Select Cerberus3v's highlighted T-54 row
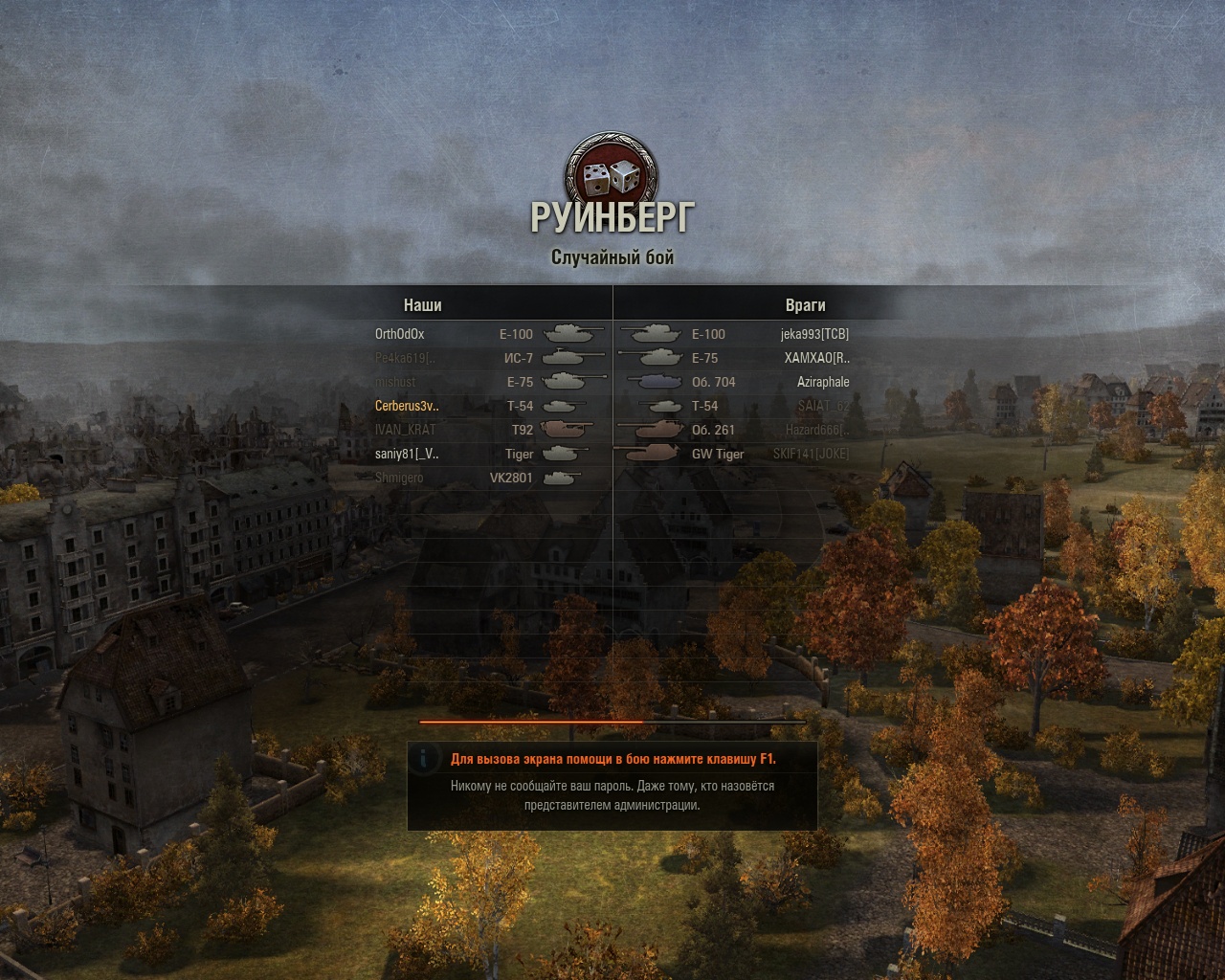Viewport: 1225px width, 980px height. pos(407,406)
